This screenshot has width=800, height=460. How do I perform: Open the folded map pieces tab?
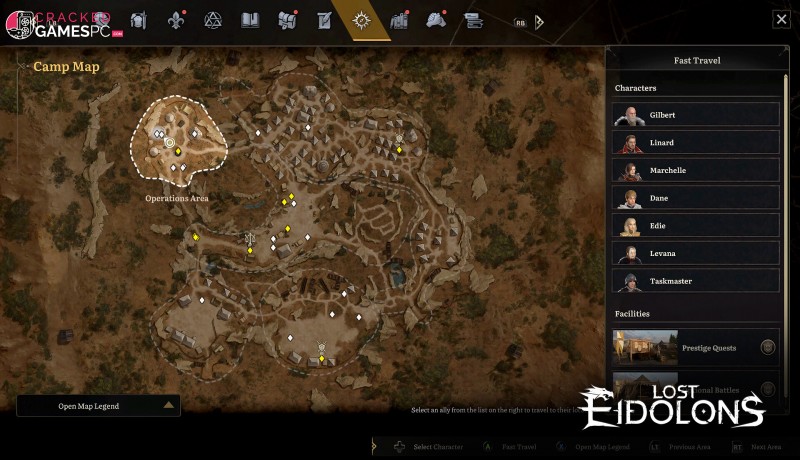(x=287, y=20)
